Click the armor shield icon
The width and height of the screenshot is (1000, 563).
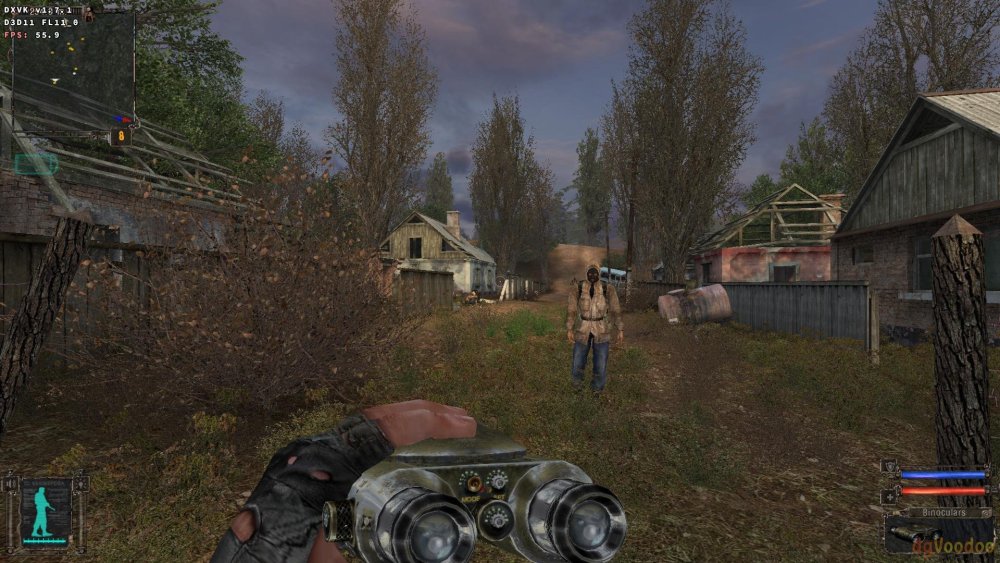click(x=889, y=466)
